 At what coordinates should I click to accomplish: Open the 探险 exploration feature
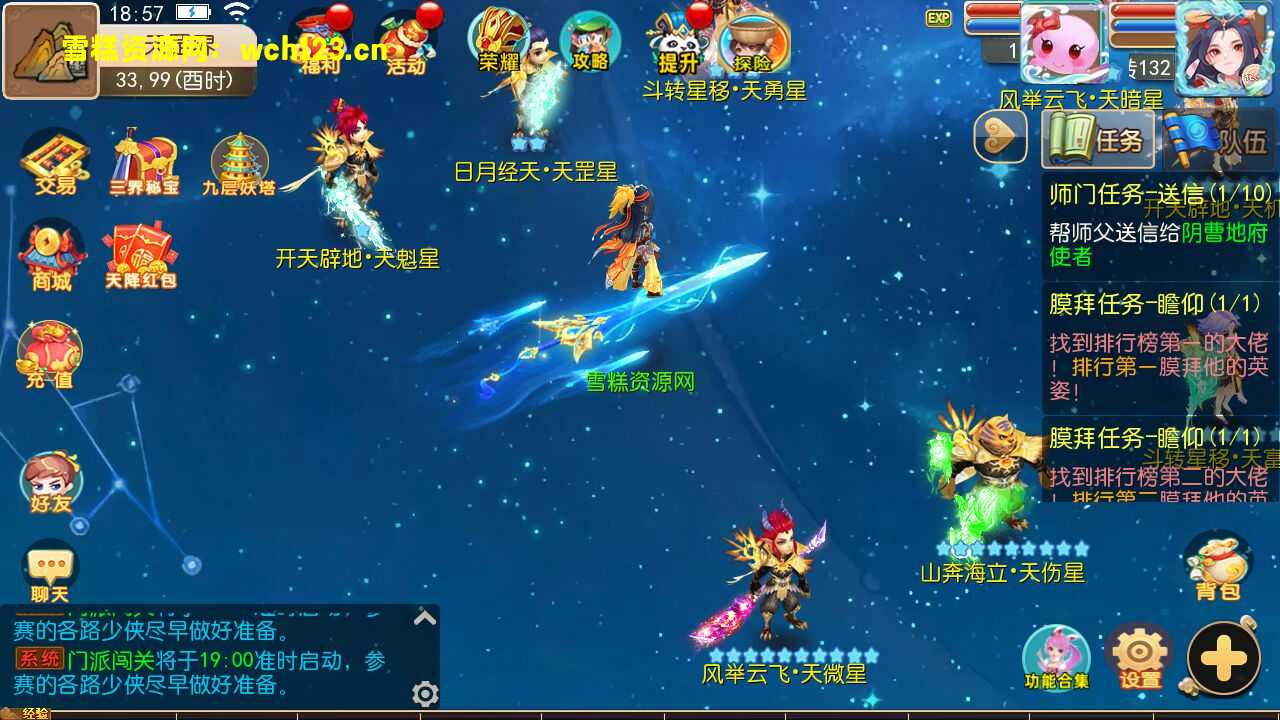(x=756, y=42)
